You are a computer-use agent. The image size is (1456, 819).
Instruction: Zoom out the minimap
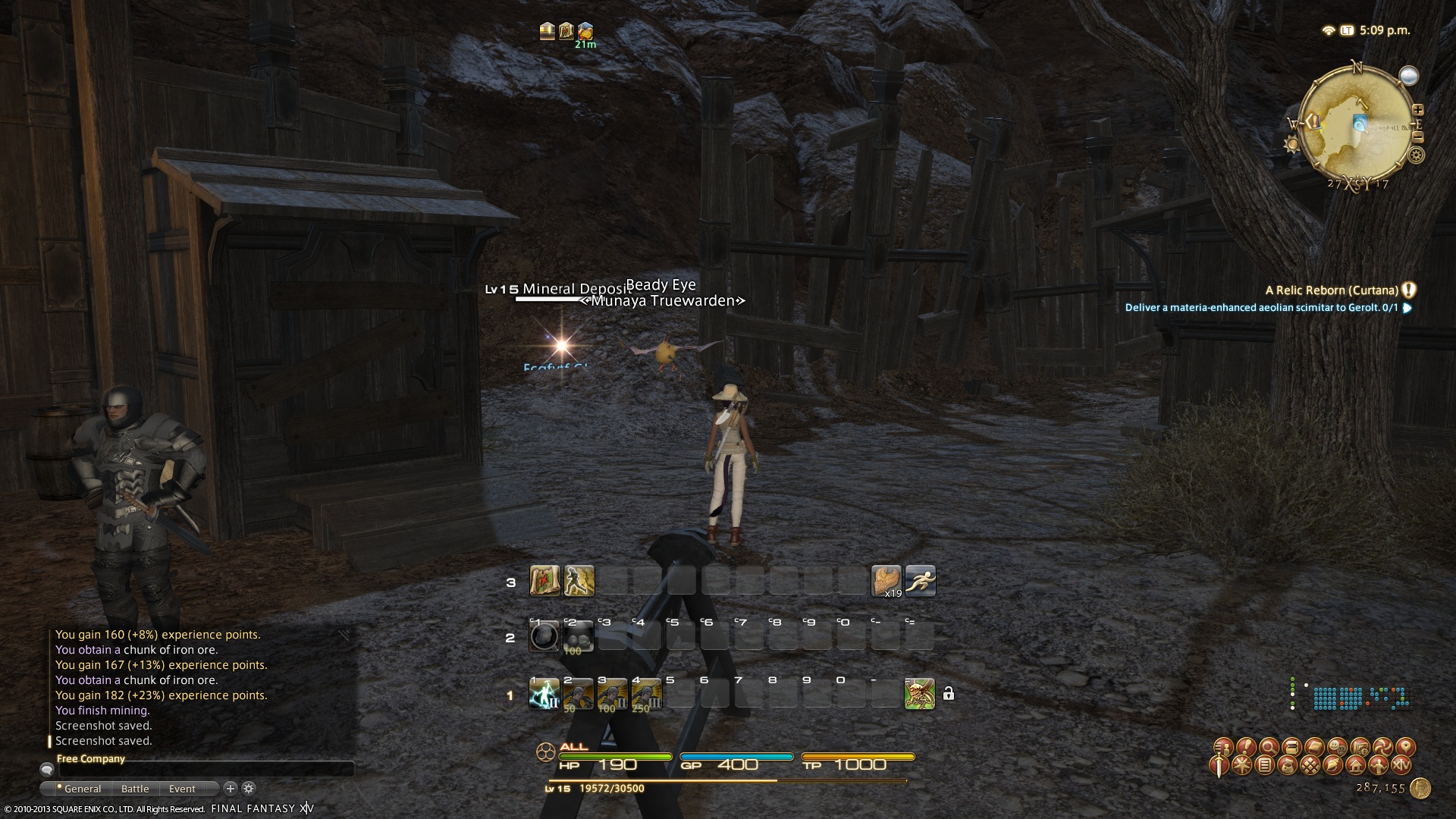tap(1418, 137)
